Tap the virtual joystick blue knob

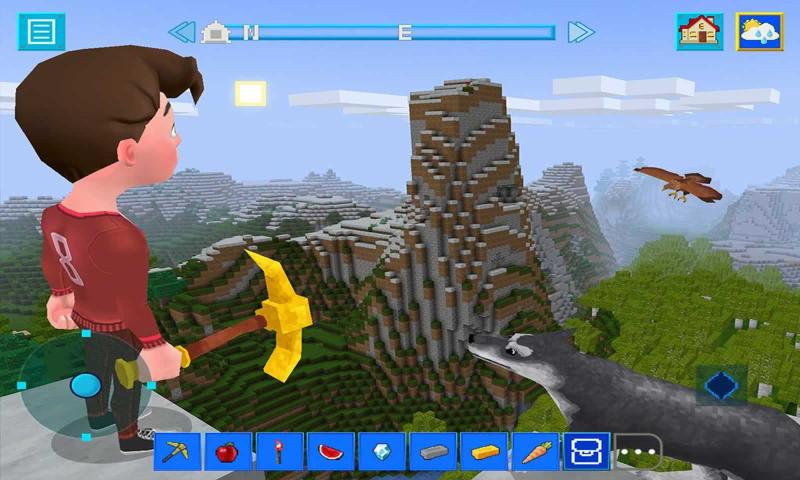tap(85, 384)
